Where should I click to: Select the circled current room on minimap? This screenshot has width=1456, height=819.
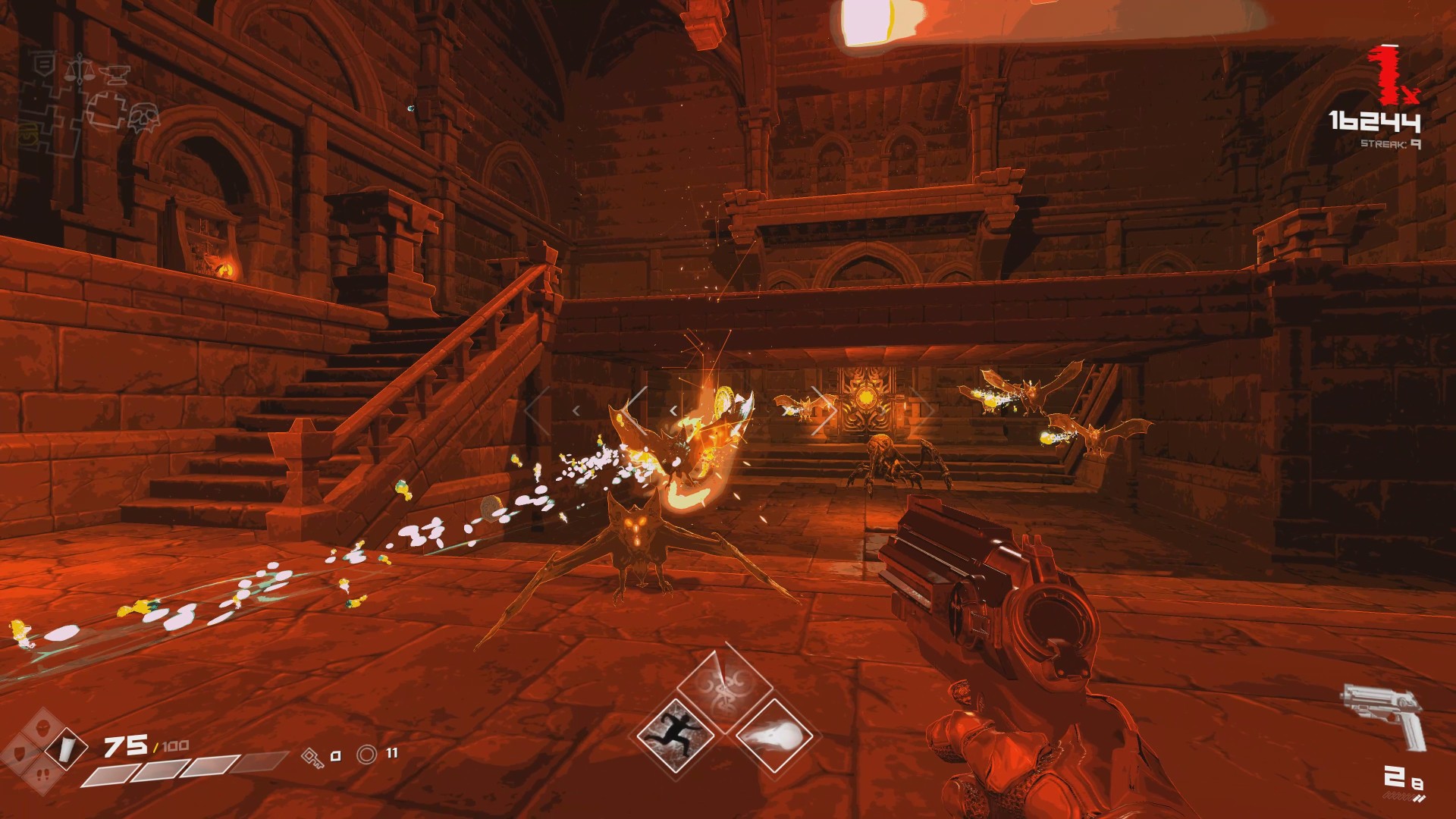[106, 110]
